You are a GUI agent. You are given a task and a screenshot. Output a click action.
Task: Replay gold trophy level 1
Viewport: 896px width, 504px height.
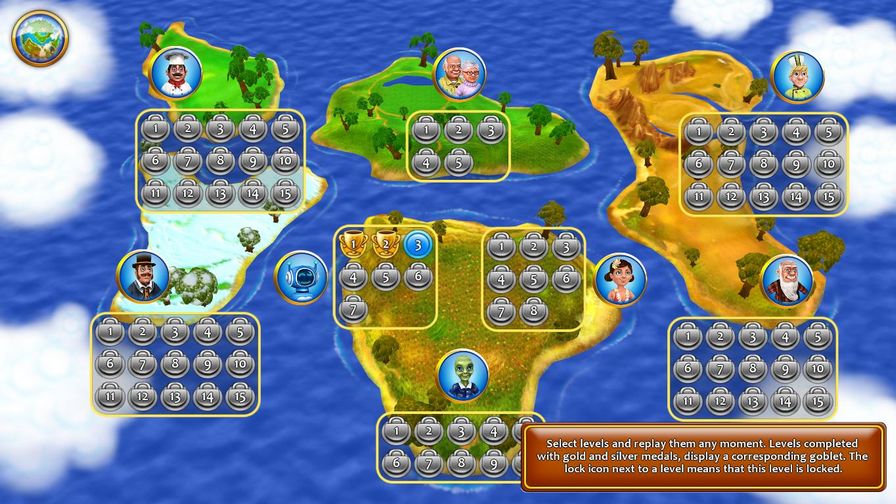(352, 244)
